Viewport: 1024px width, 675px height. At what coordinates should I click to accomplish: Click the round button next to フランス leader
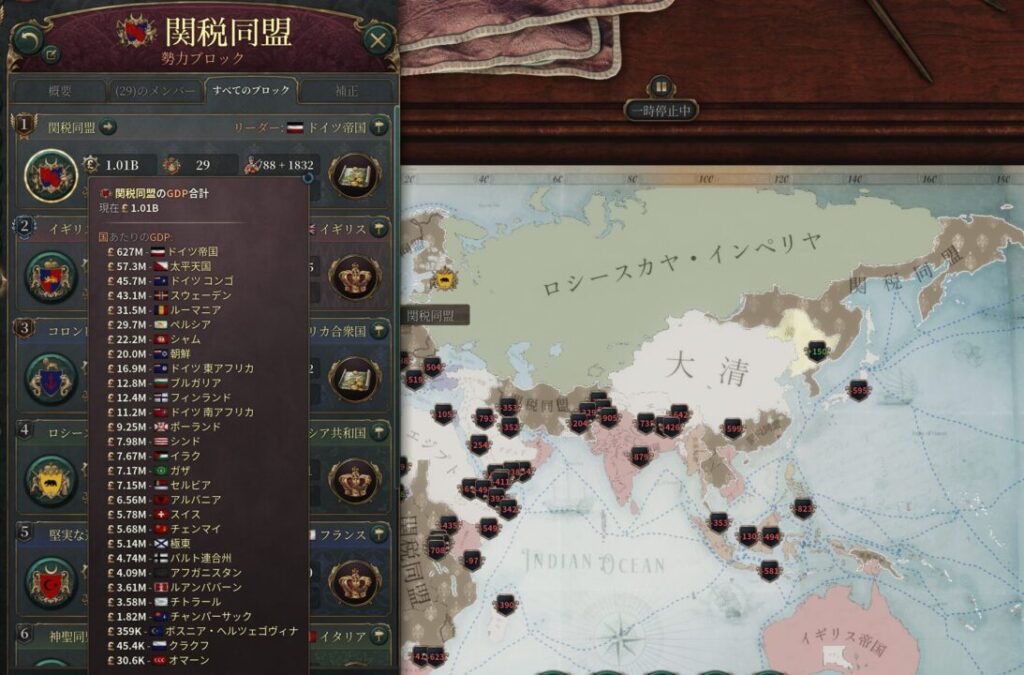coord(380,535)
